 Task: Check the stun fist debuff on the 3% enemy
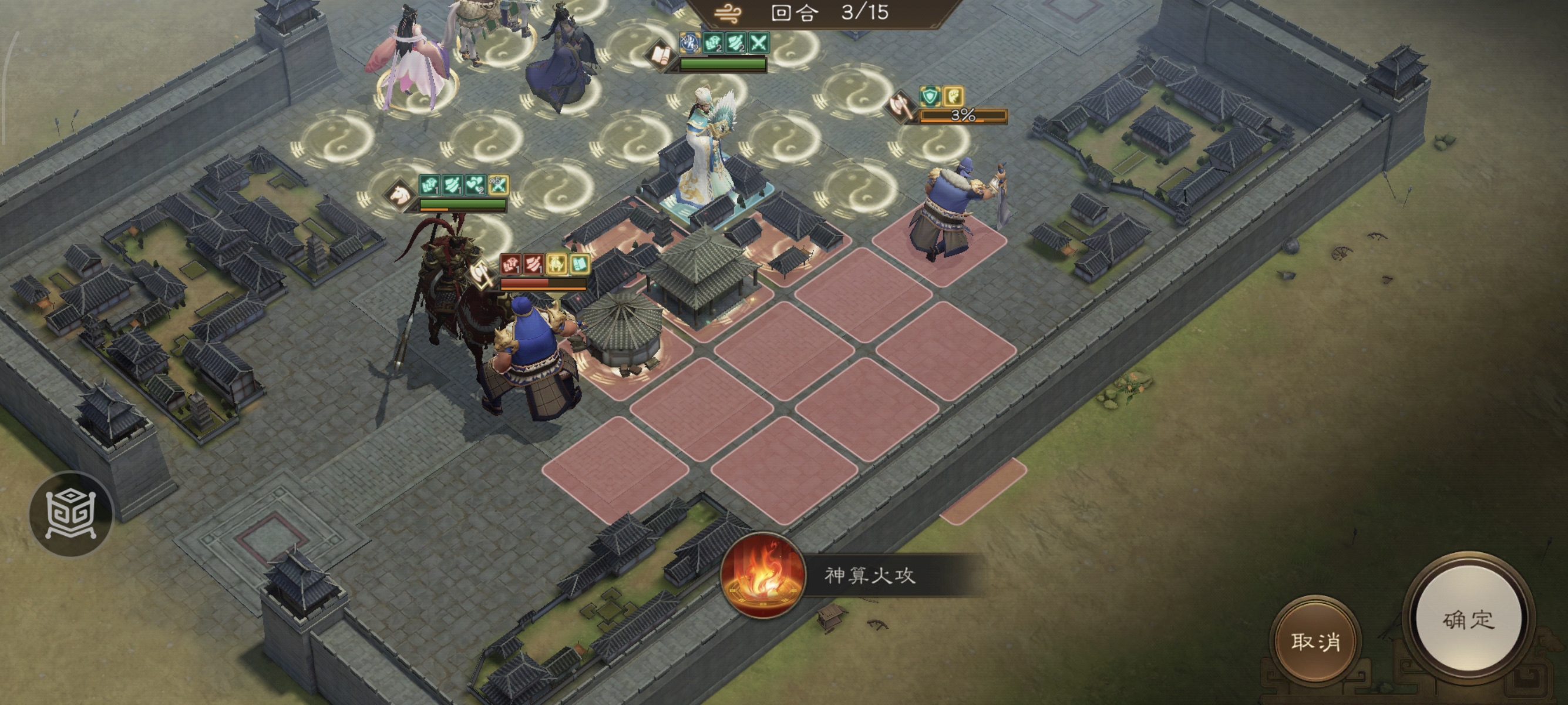[x=953, y=96]
